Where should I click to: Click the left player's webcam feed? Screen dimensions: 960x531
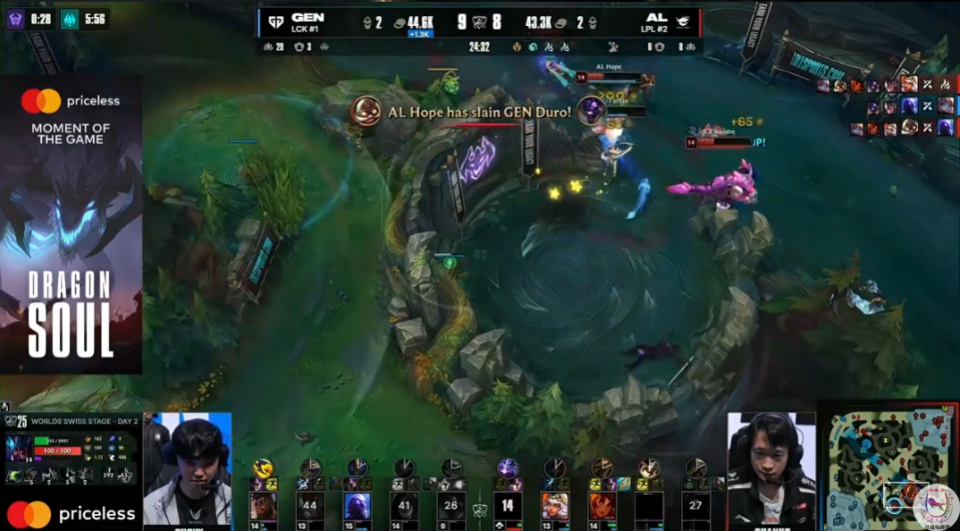[188, 470]
